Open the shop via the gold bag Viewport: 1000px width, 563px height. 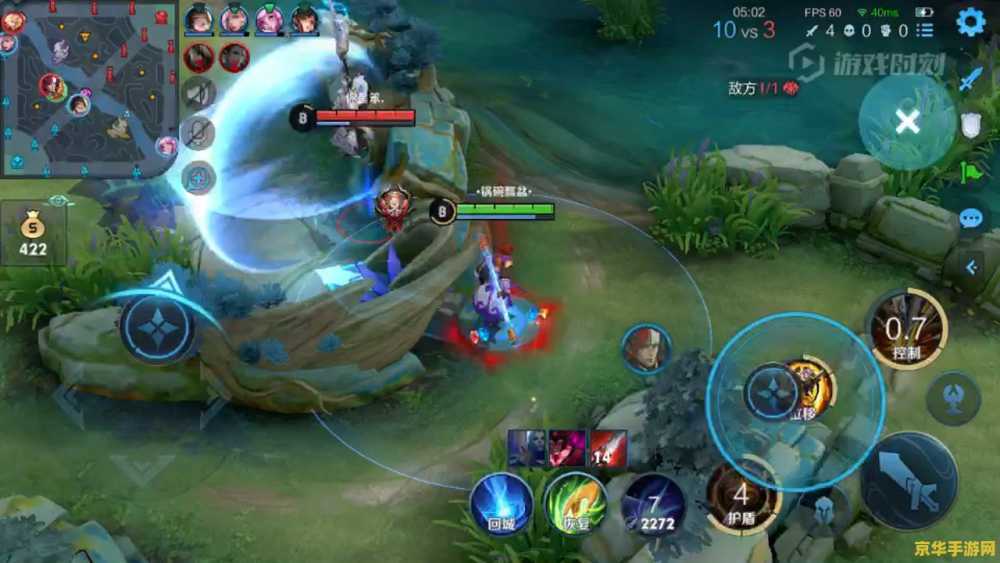[33, 234]
